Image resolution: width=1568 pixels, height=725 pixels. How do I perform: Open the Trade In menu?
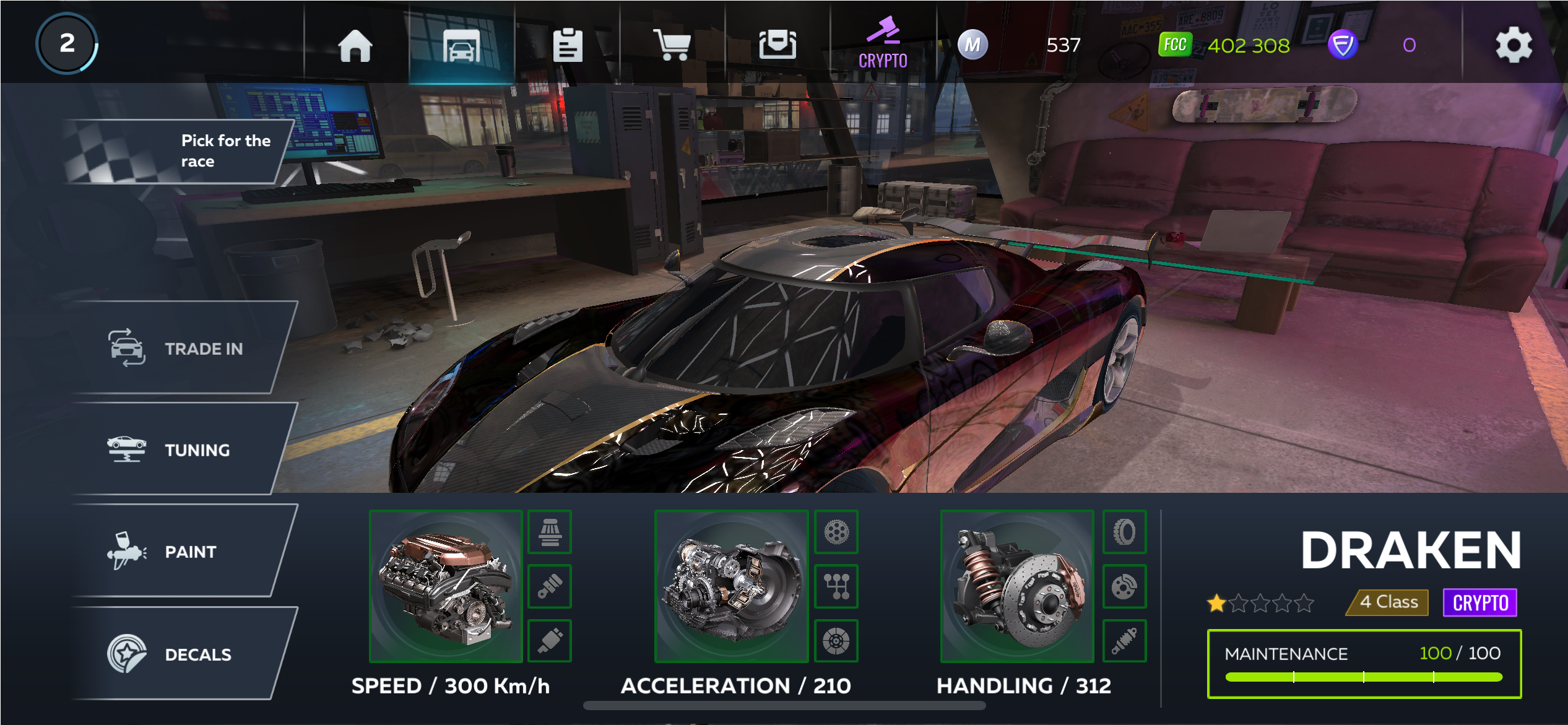(x=183, y=349)
